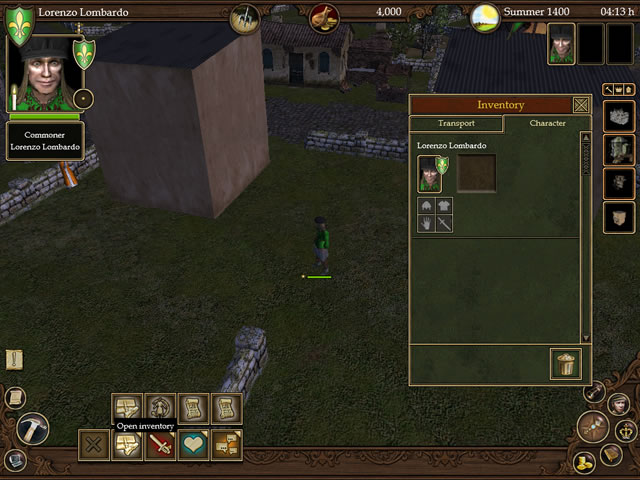The width and height of the screenshot is (640, 480).
Task: Select the Character inventory tab
Action: point(547,124)
